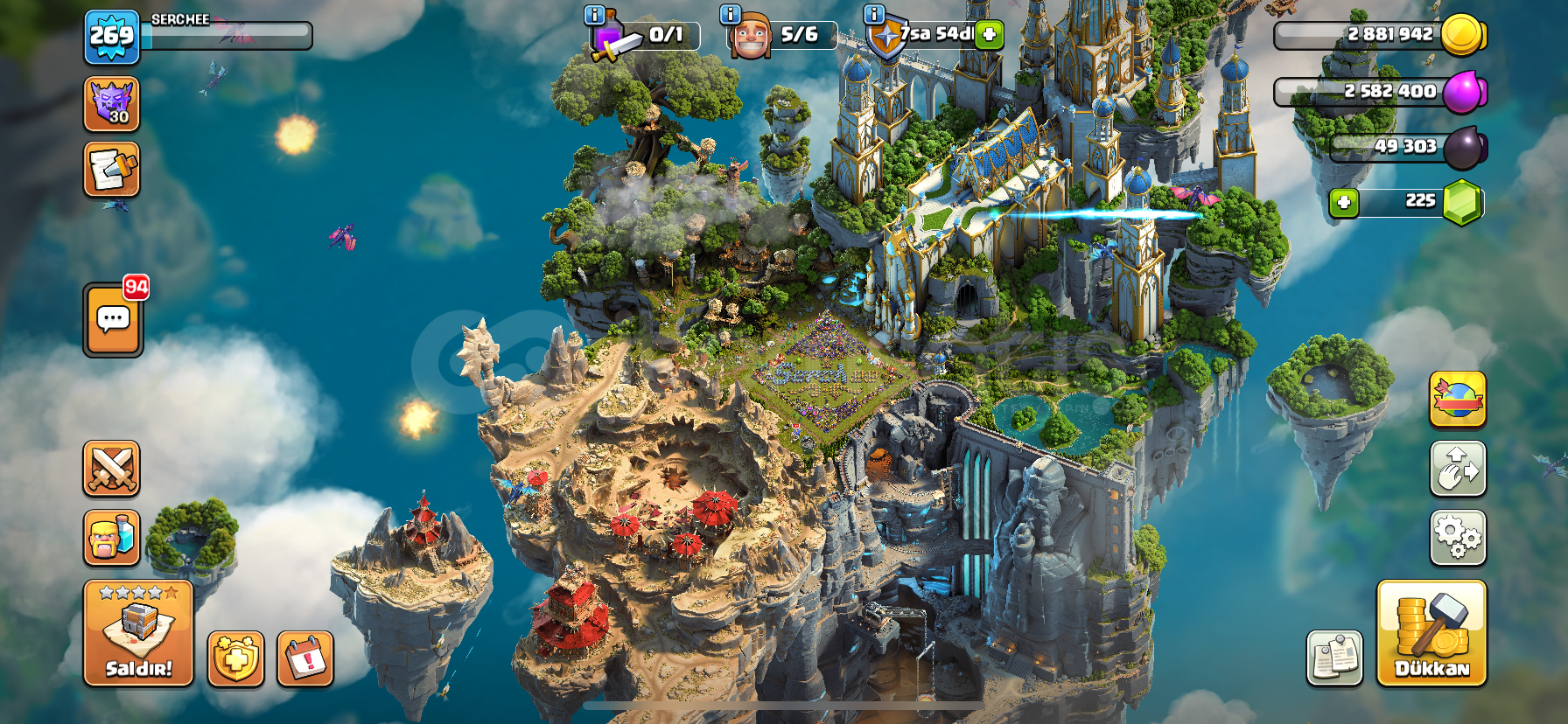Image resolution: width=1568 pixels, height=724 pixels.
Task: Add shield time with green plus button
Action: pyautogui.click(x=990, y=34)
